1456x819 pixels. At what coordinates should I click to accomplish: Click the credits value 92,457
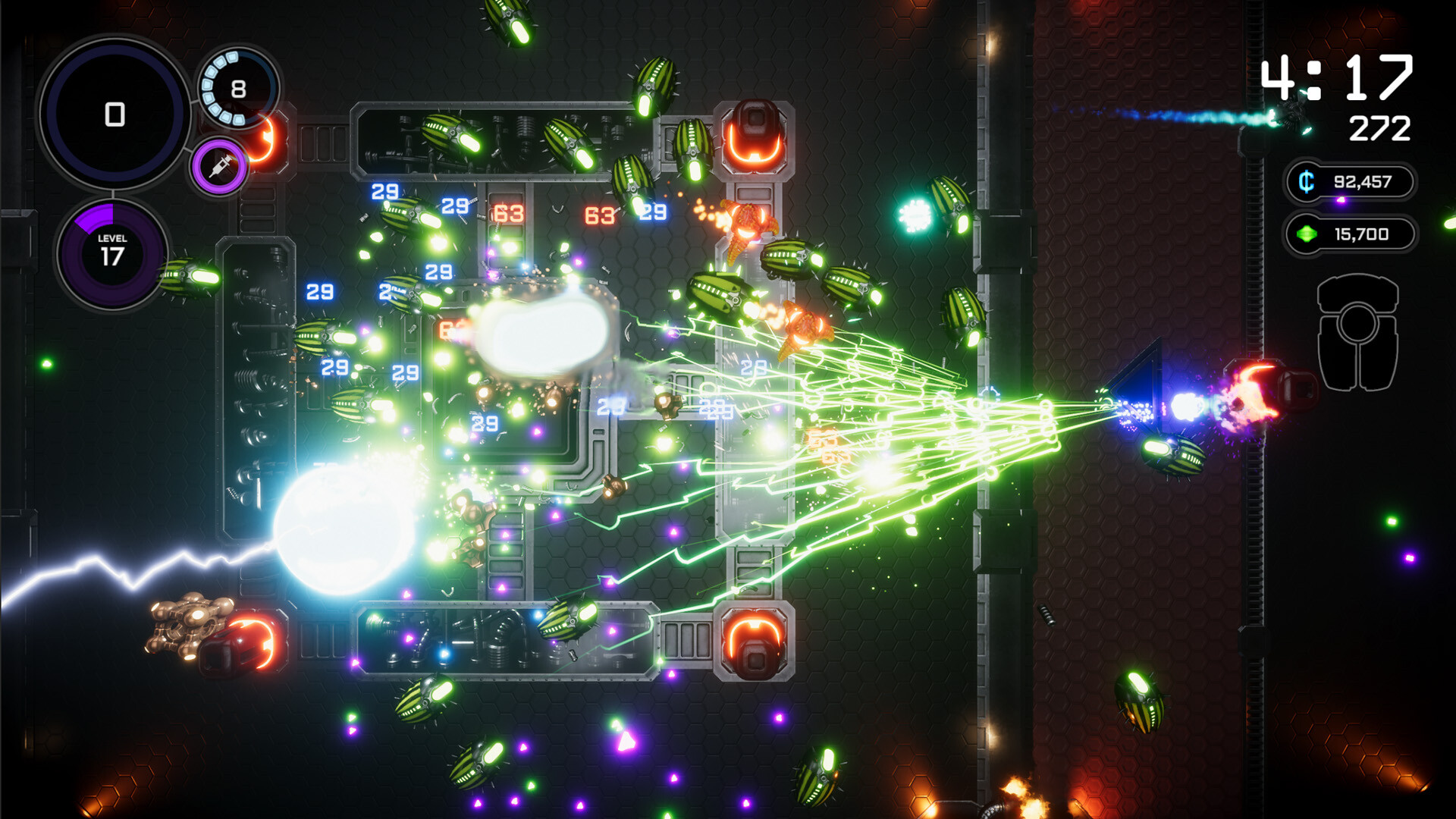click(1361, 180)
